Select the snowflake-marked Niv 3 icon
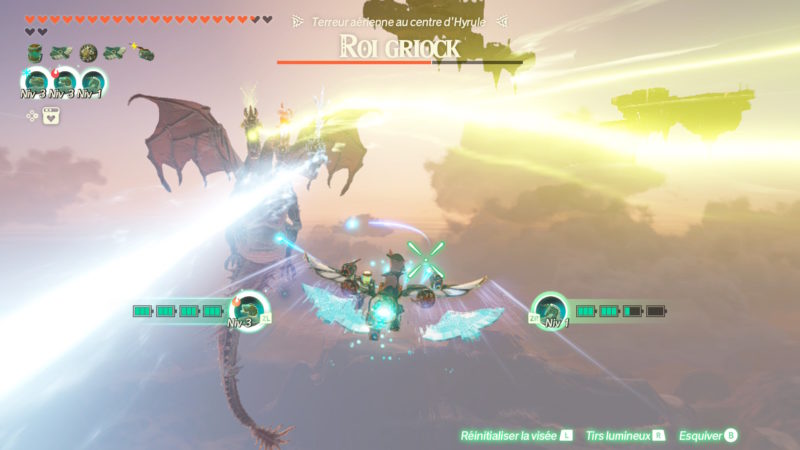This screenshot has height=450, width=800. click(x=36, y=82)
